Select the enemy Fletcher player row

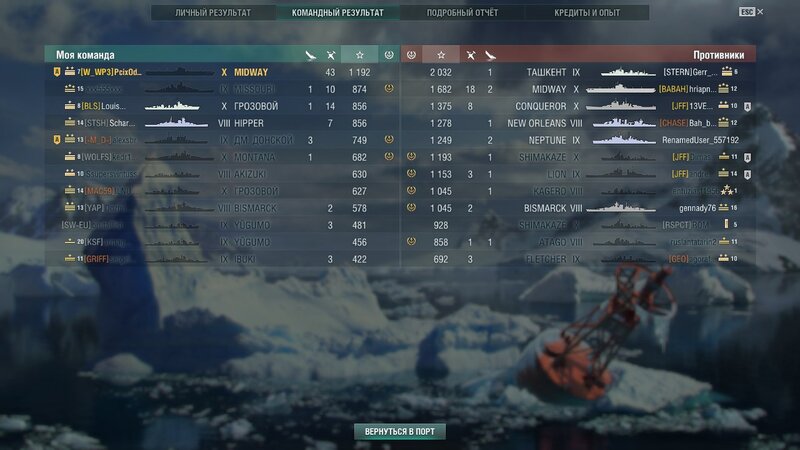(580, 259)
